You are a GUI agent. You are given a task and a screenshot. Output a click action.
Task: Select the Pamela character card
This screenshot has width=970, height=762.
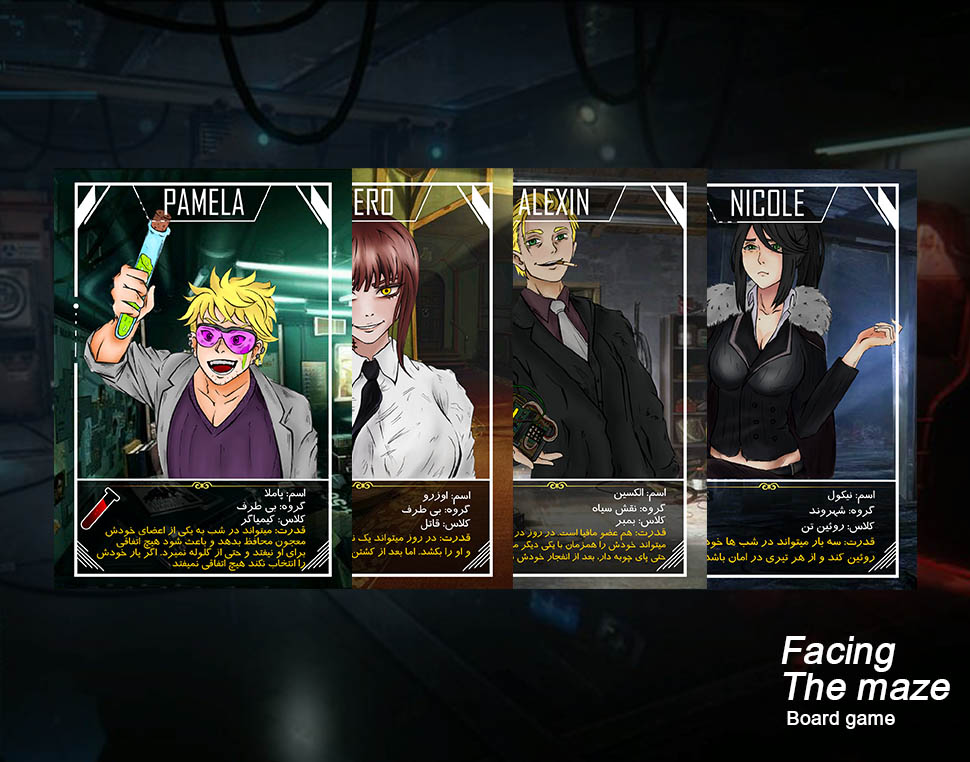click(203, 378)
